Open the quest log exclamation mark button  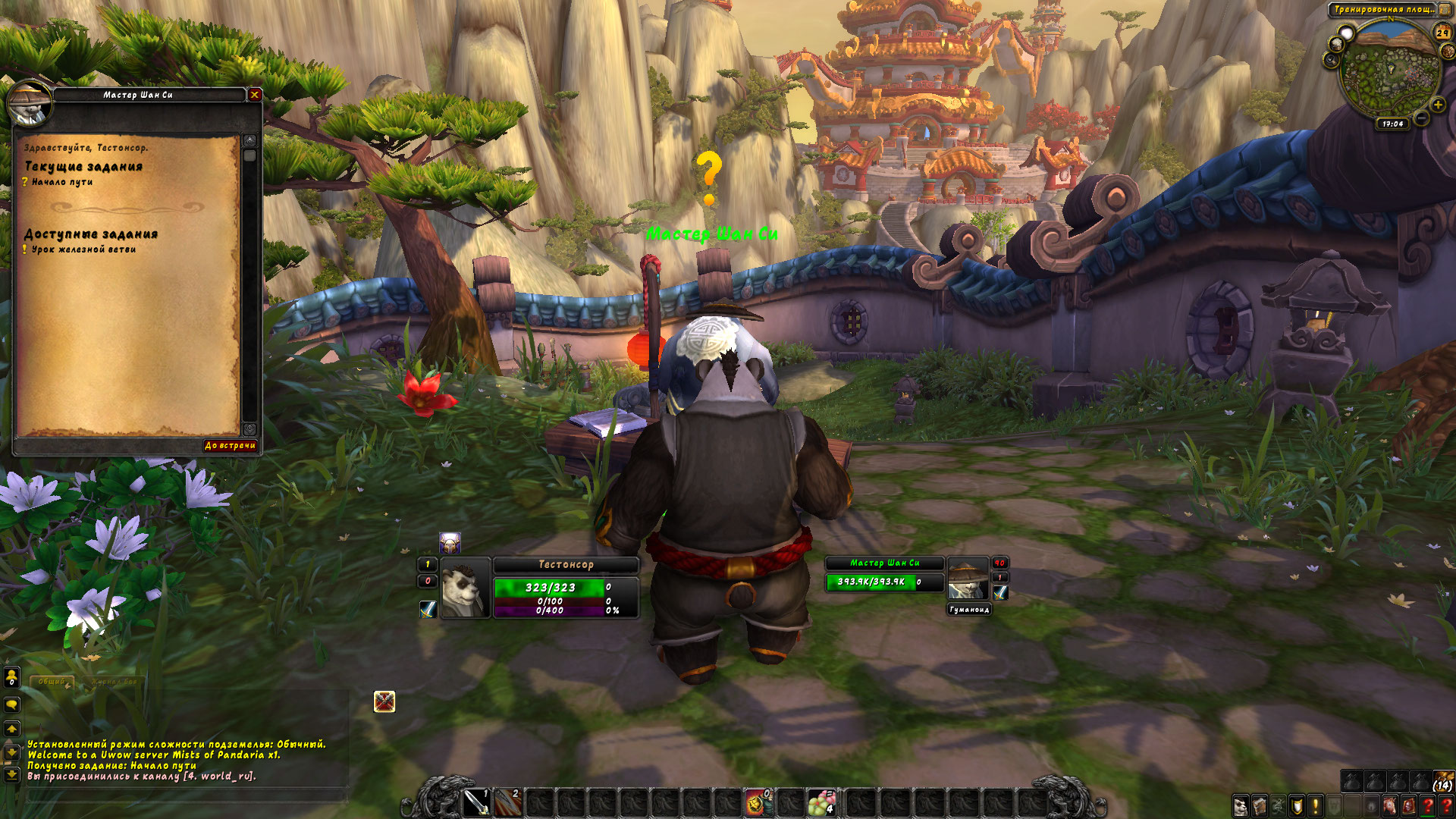(x=1316, y=805)
